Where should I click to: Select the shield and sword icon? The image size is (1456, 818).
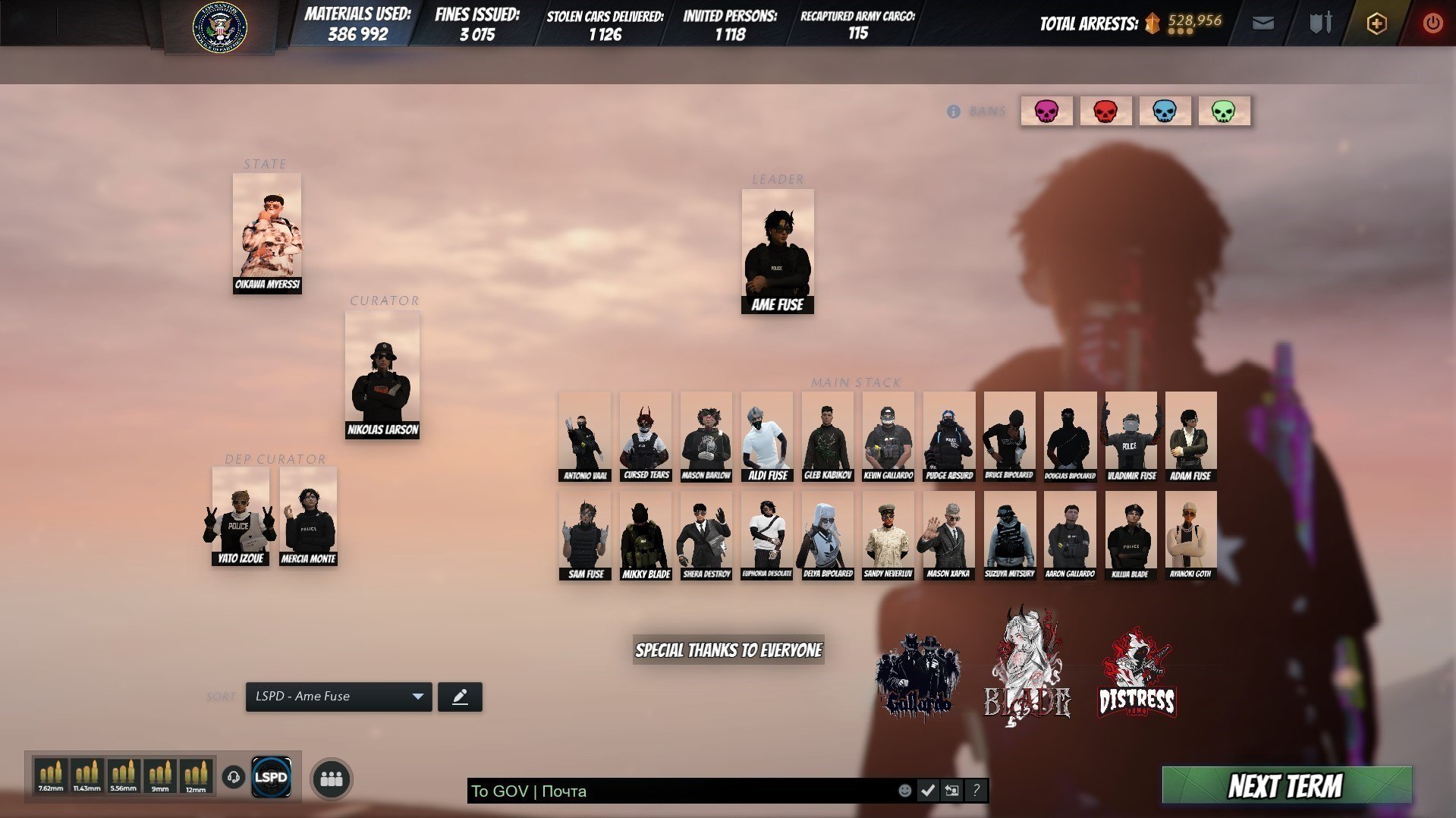[x=1320, y=24]
